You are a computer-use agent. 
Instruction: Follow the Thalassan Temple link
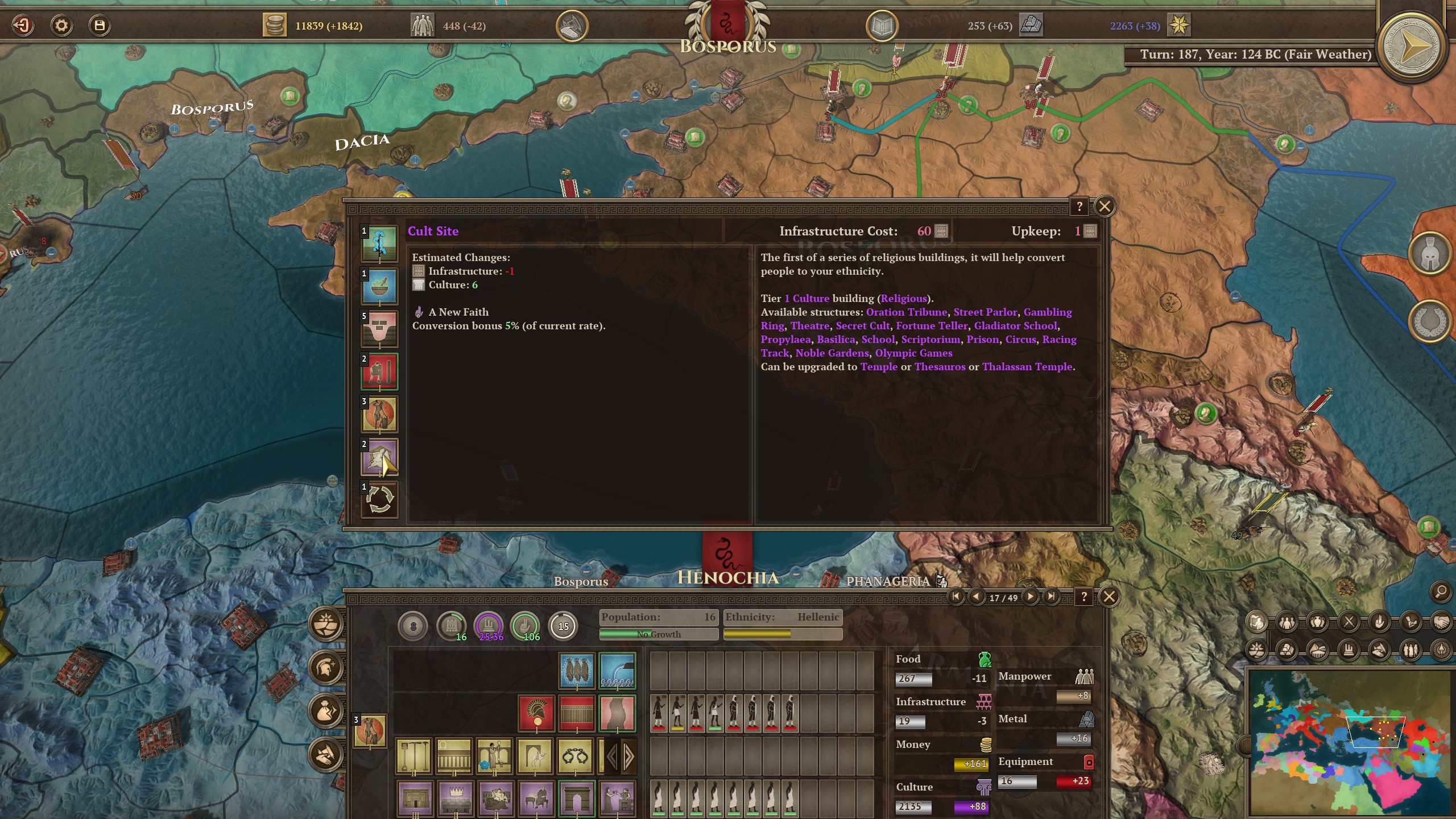(x=1027, y=367)
